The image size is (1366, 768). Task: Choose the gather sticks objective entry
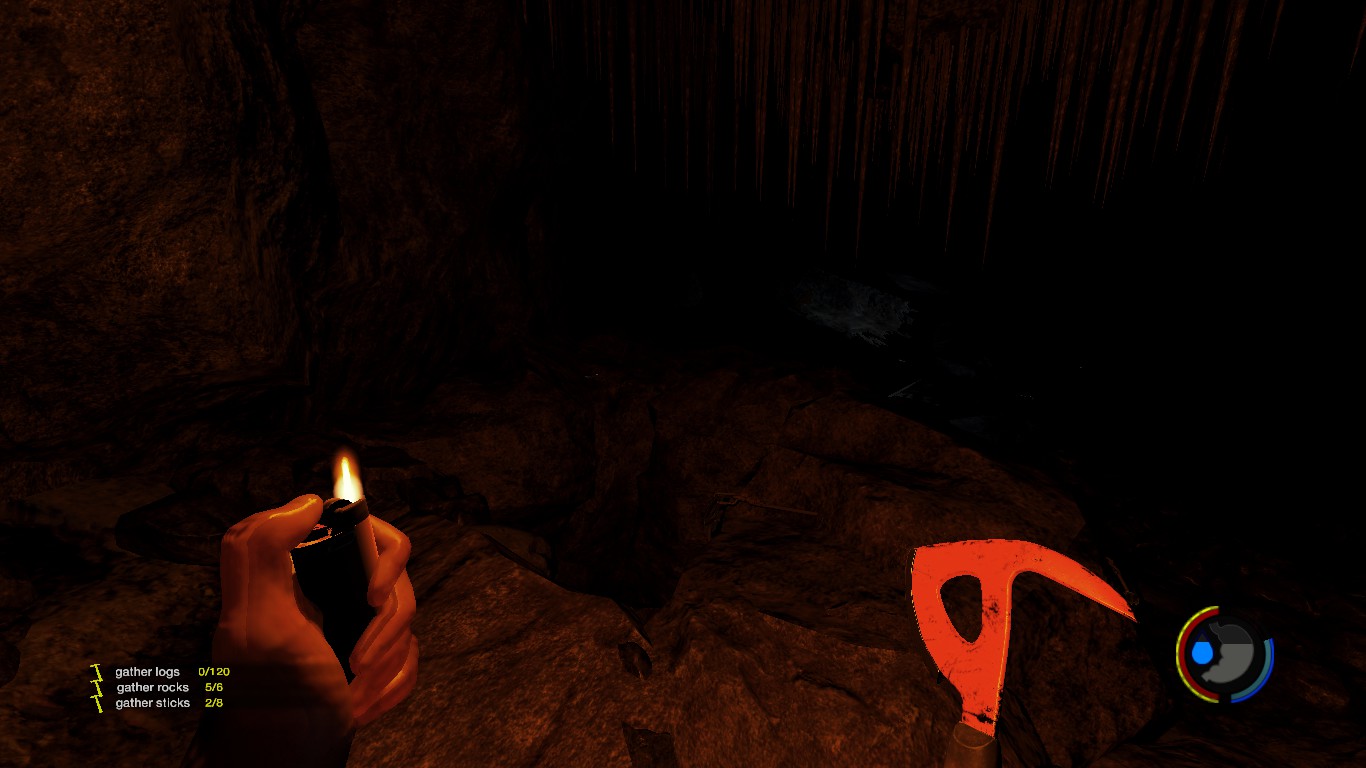click(152, 704)
